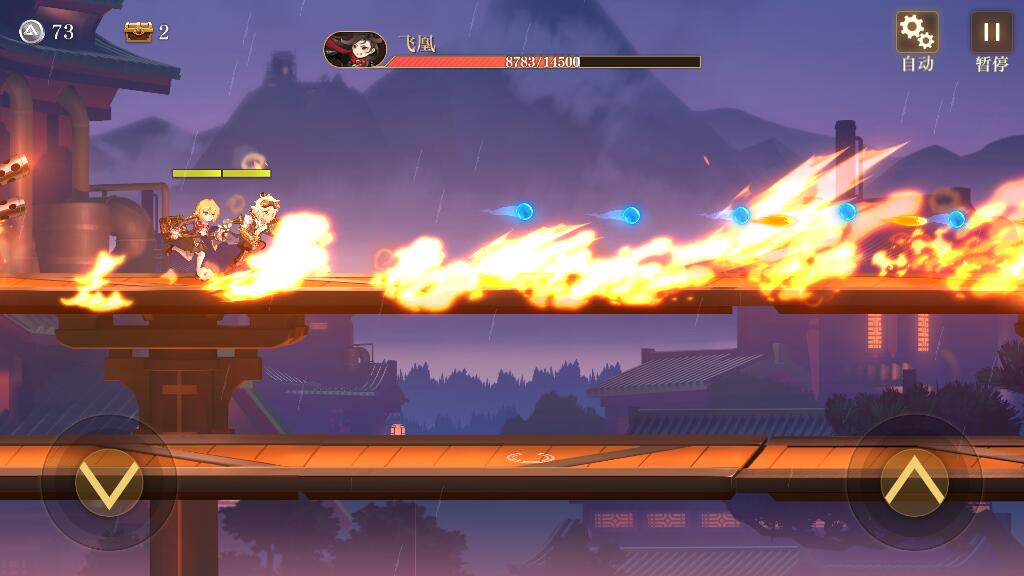The image size is (1024, 576).
Task: Tap the down arrow drop button
Action: click(x=109, y=482)
